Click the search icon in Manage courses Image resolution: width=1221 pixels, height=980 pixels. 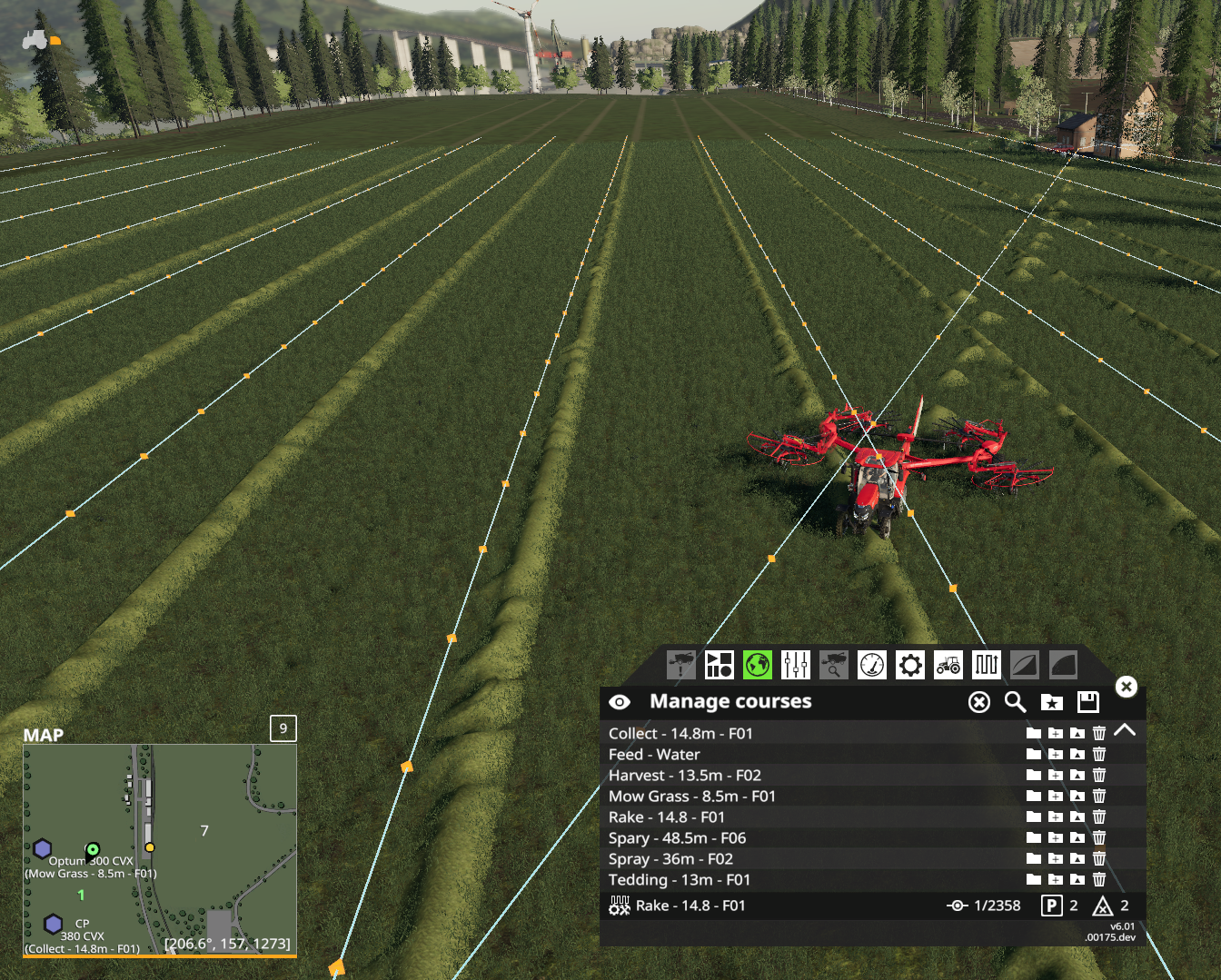click(x=1015, y=701)
